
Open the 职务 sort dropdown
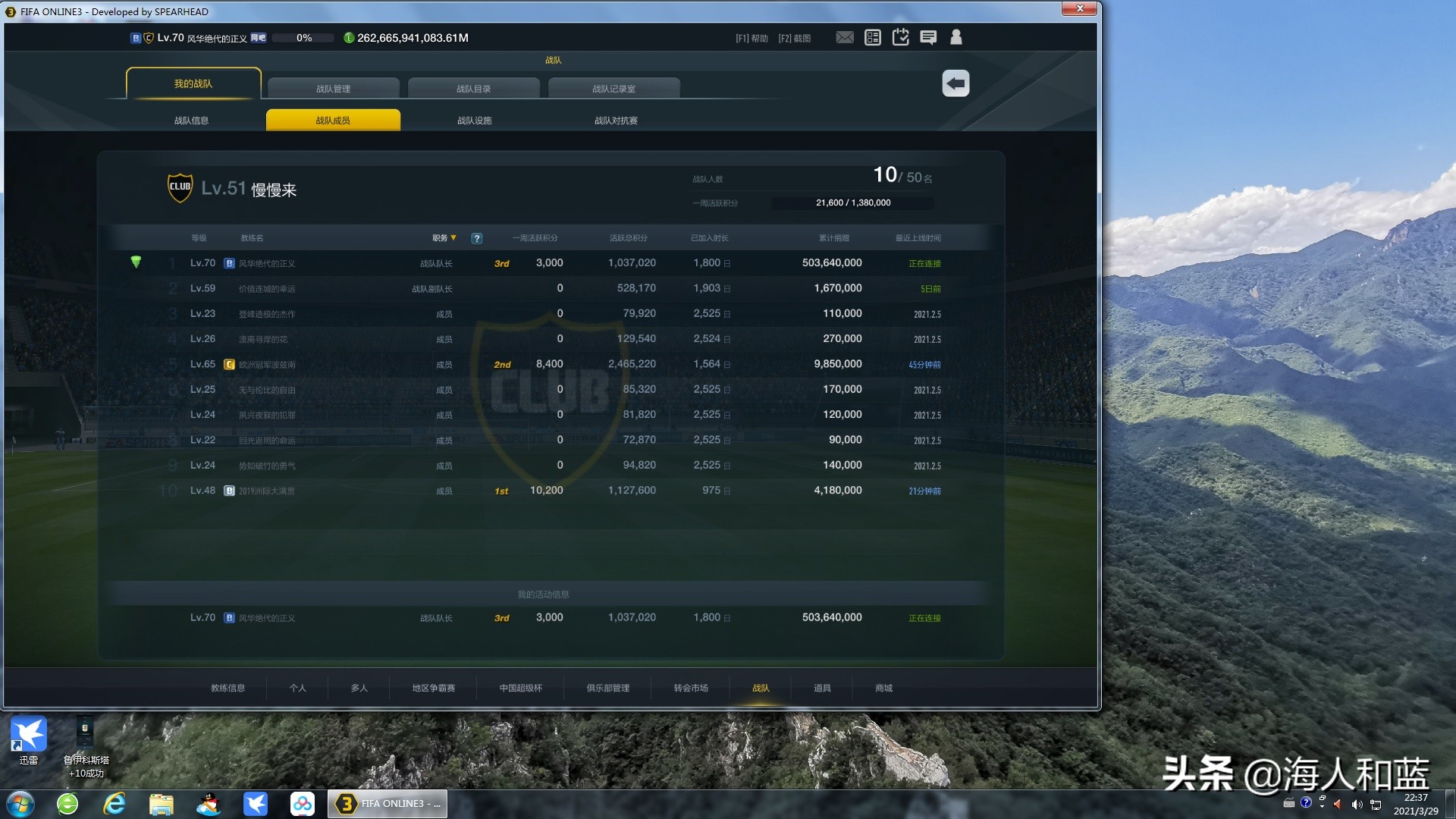[x=443, y=237]
